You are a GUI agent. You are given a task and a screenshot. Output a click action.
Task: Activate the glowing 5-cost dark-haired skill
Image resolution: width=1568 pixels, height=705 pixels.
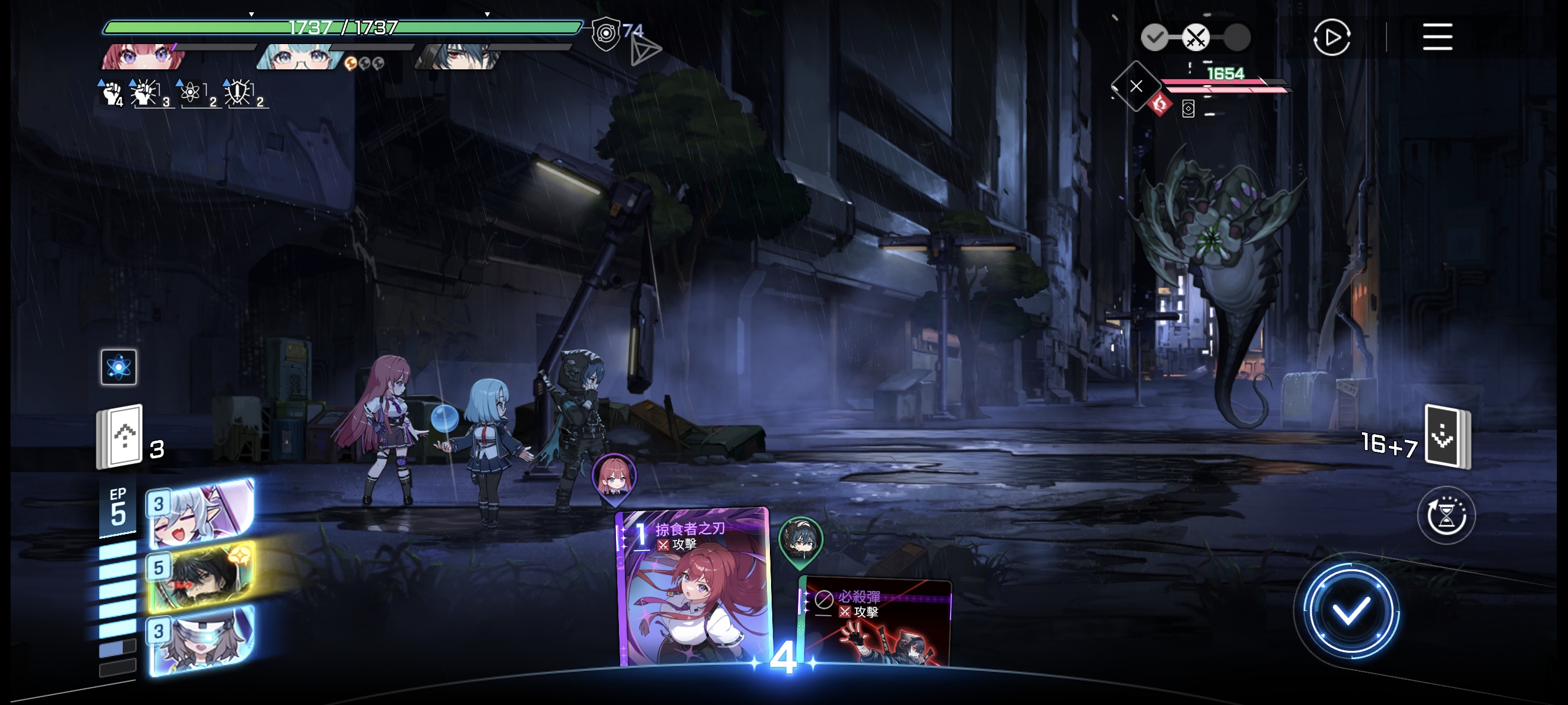pyautogui.click(x=201, y=575)
